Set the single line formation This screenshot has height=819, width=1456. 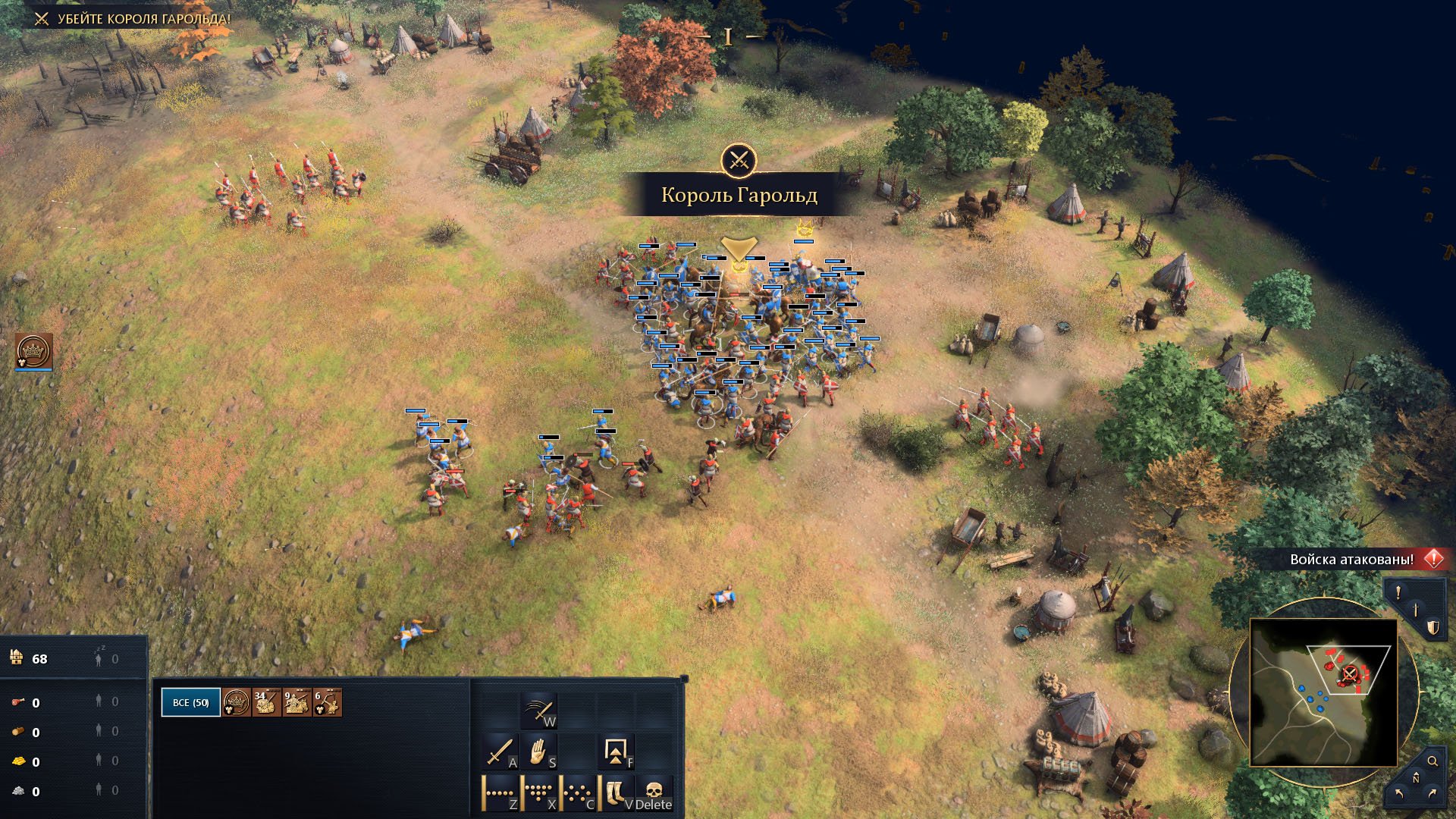(500, 793)
